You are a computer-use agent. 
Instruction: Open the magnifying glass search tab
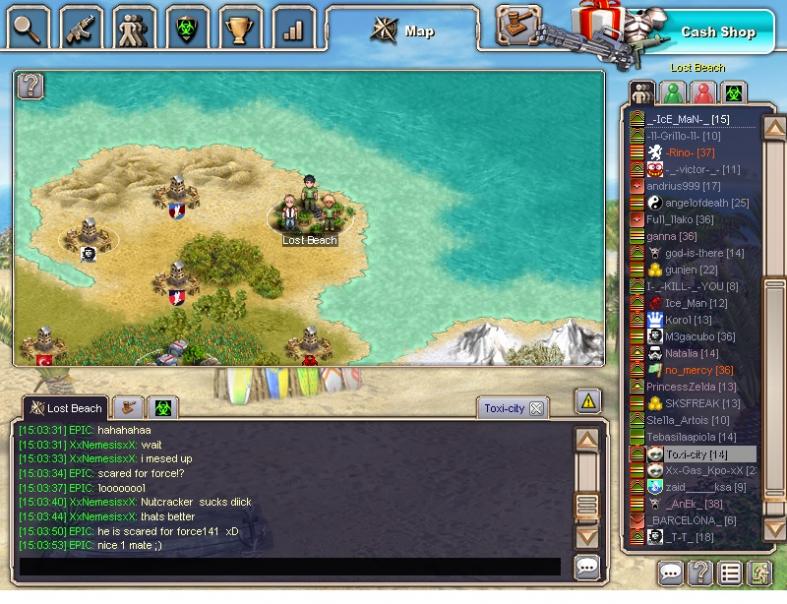pos(28,28)
